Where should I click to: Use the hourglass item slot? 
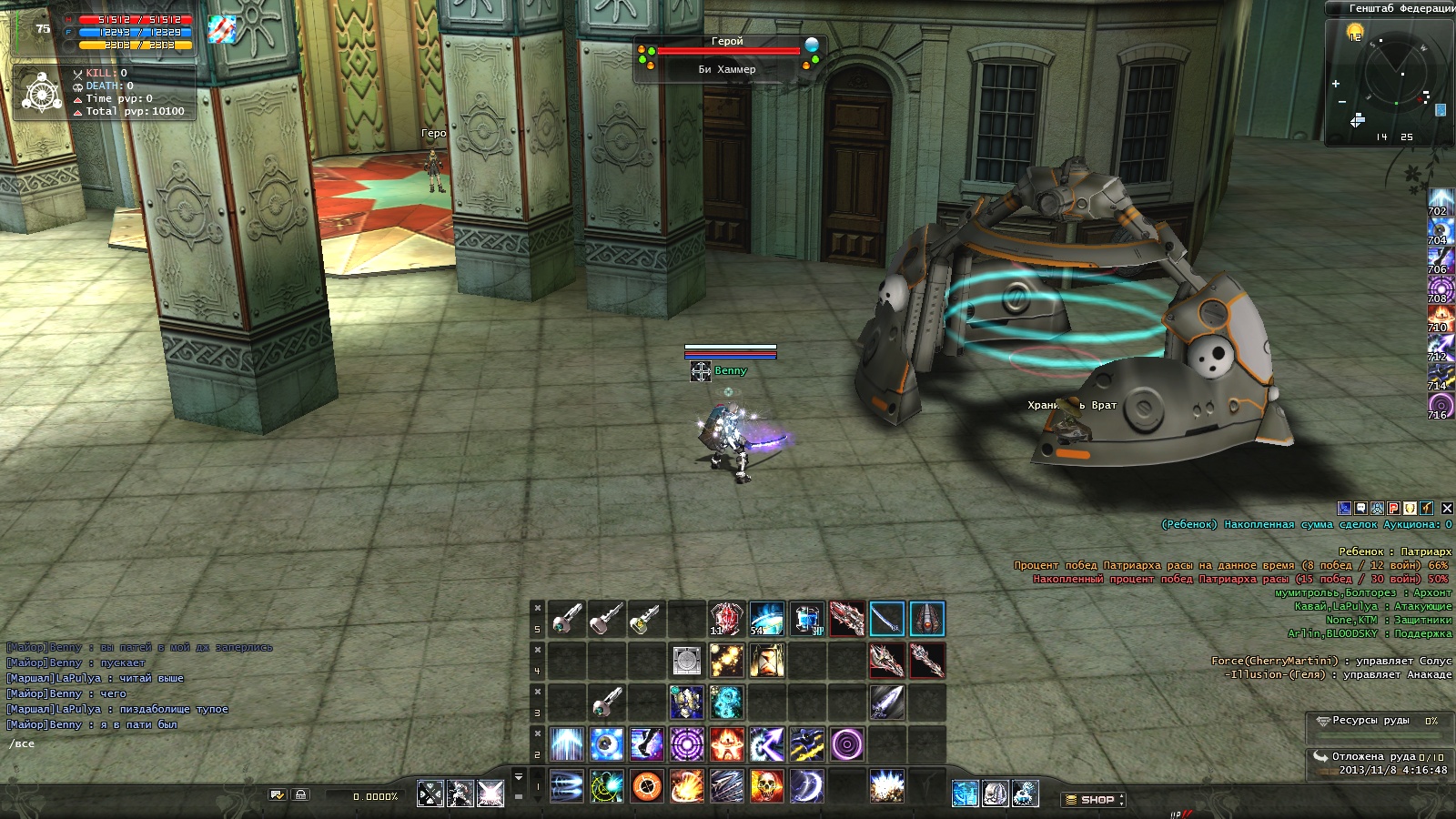pos(767,661)
